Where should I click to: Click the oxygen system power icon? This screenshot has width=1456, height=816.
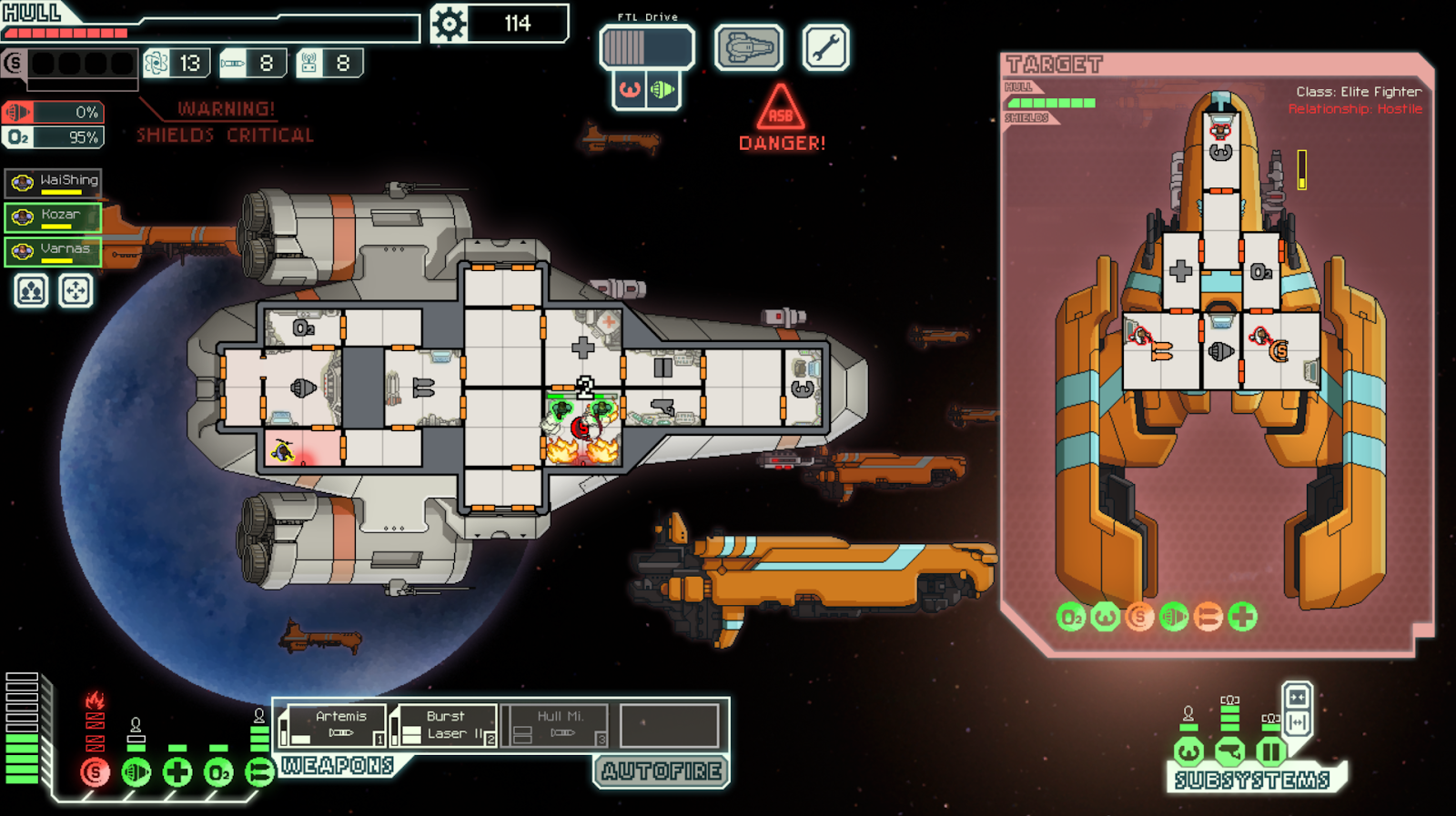tap(218, 772)
